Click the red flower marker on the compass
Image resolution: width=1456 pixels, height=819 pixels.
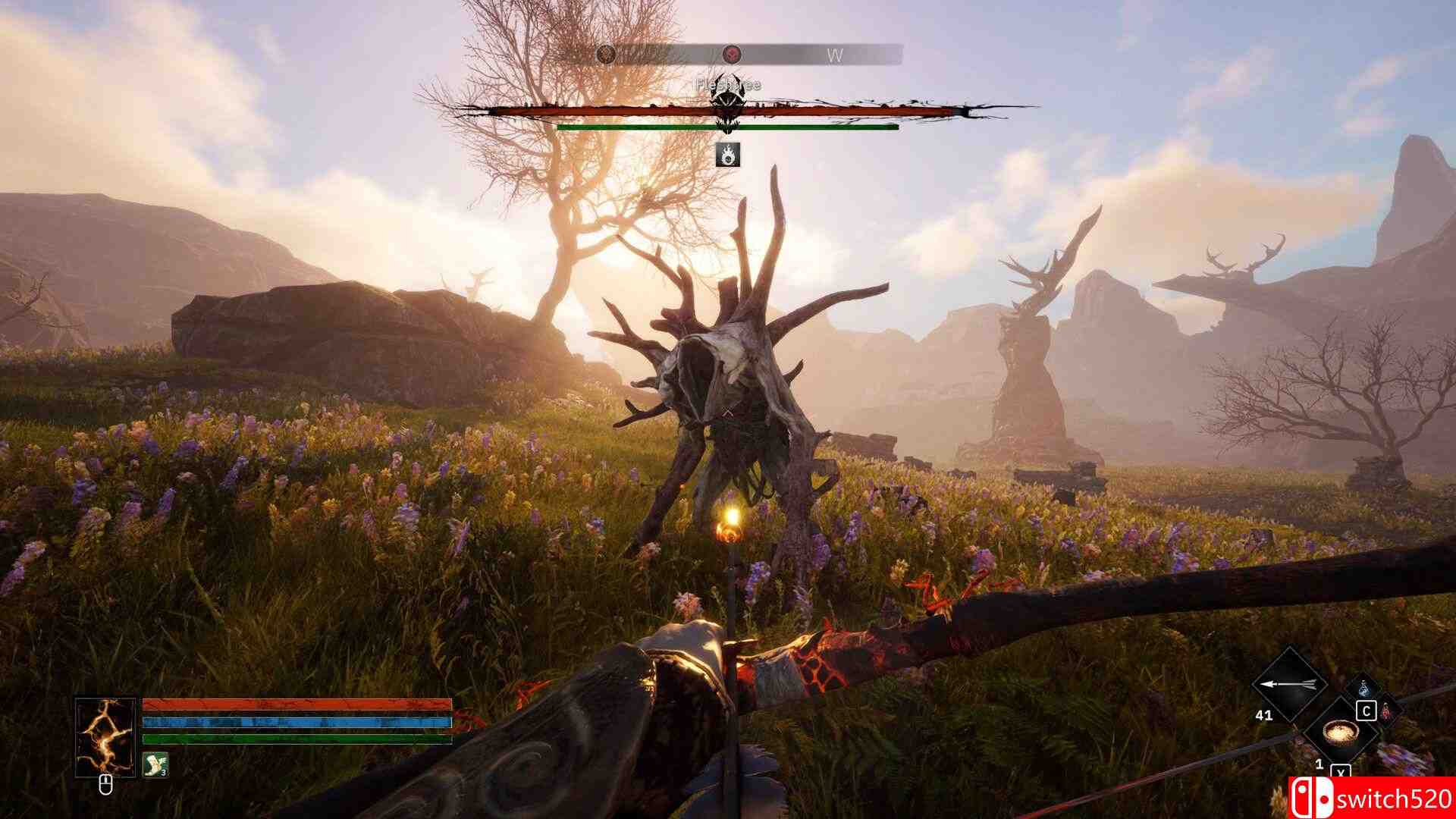[x=732, y=55]
